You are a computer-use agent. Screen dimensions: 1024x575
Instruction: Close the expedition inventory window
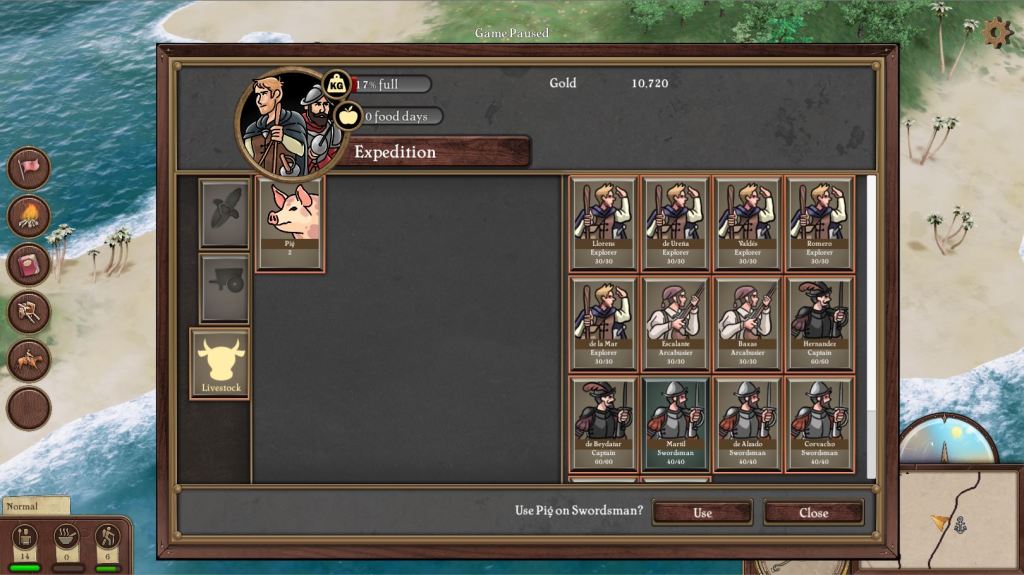(813, 512)
